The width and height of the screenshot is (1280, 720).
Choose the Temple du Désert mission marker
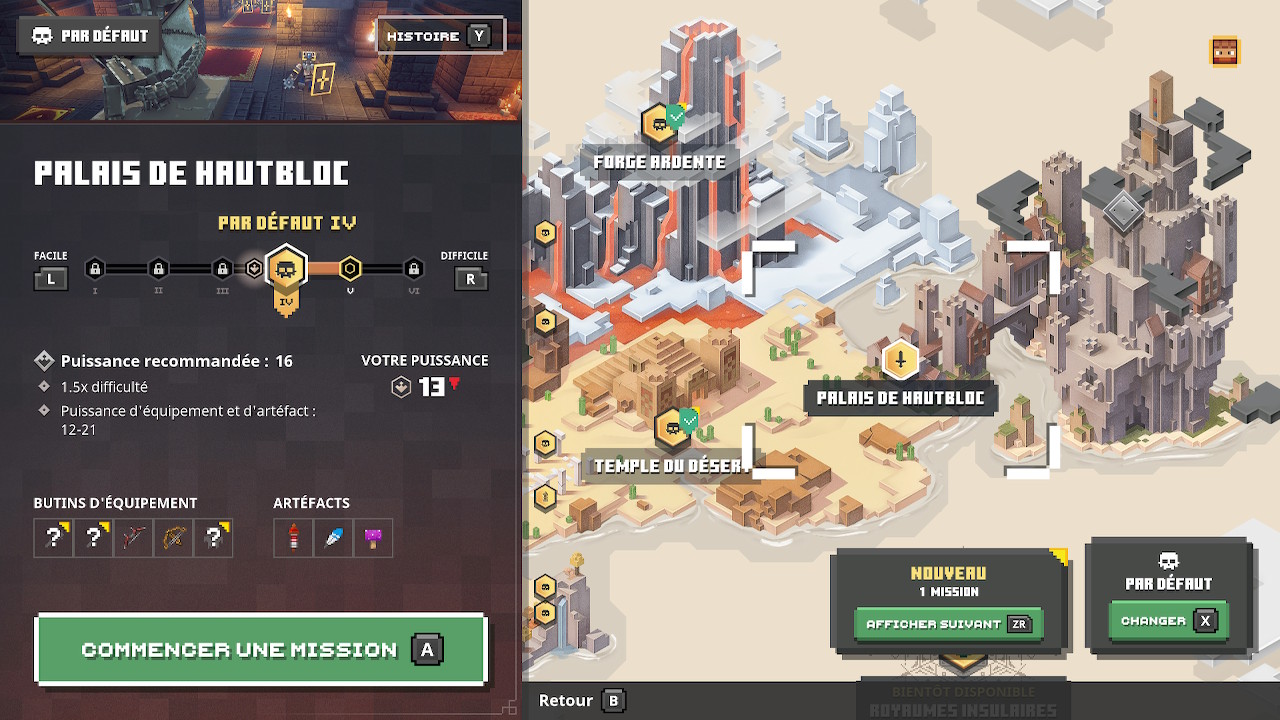[673, 428]
